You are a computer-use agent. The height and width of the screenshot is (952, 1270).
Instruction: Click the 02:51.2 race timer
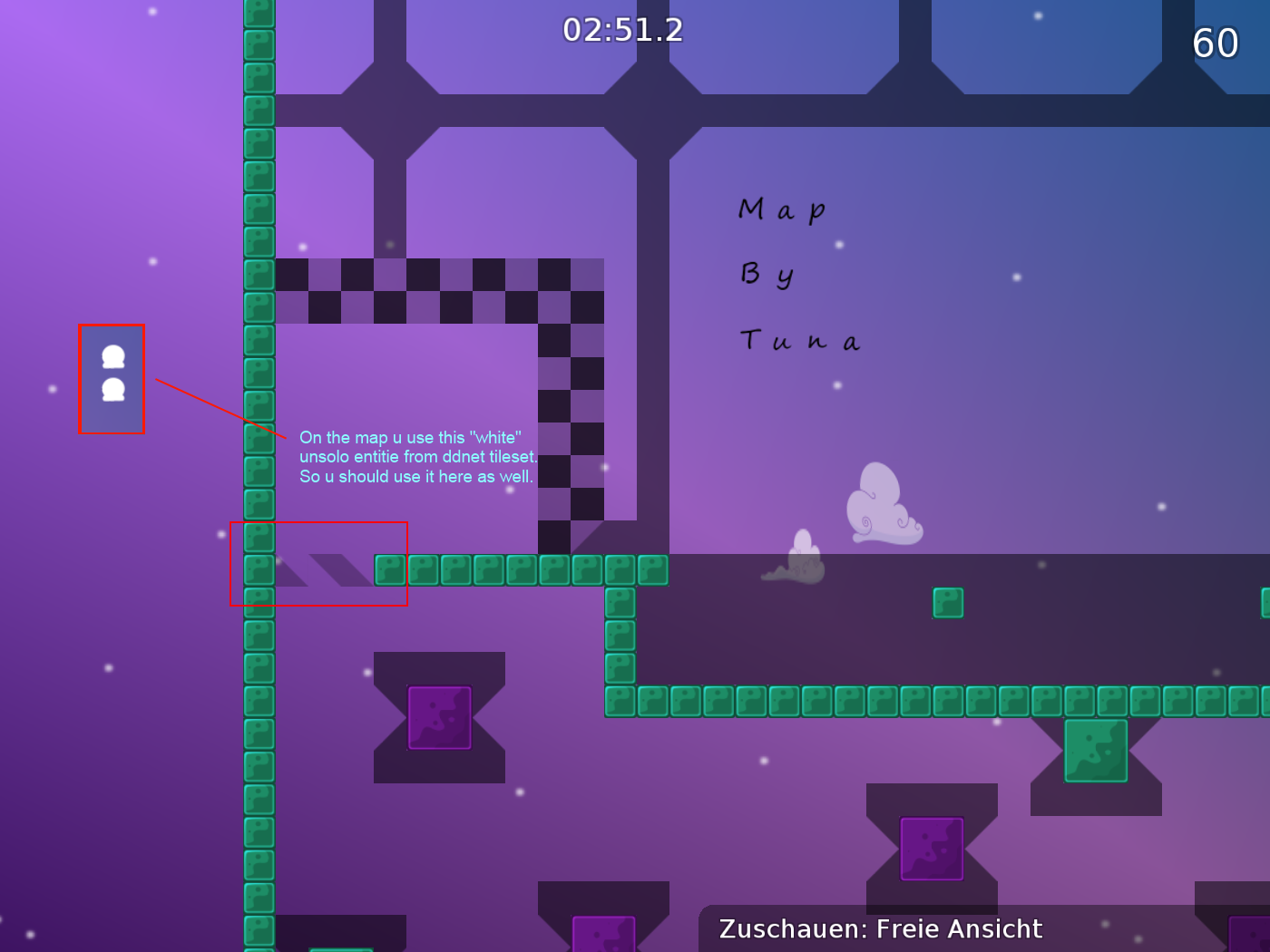pyautogui.click(x=621, y=30)
